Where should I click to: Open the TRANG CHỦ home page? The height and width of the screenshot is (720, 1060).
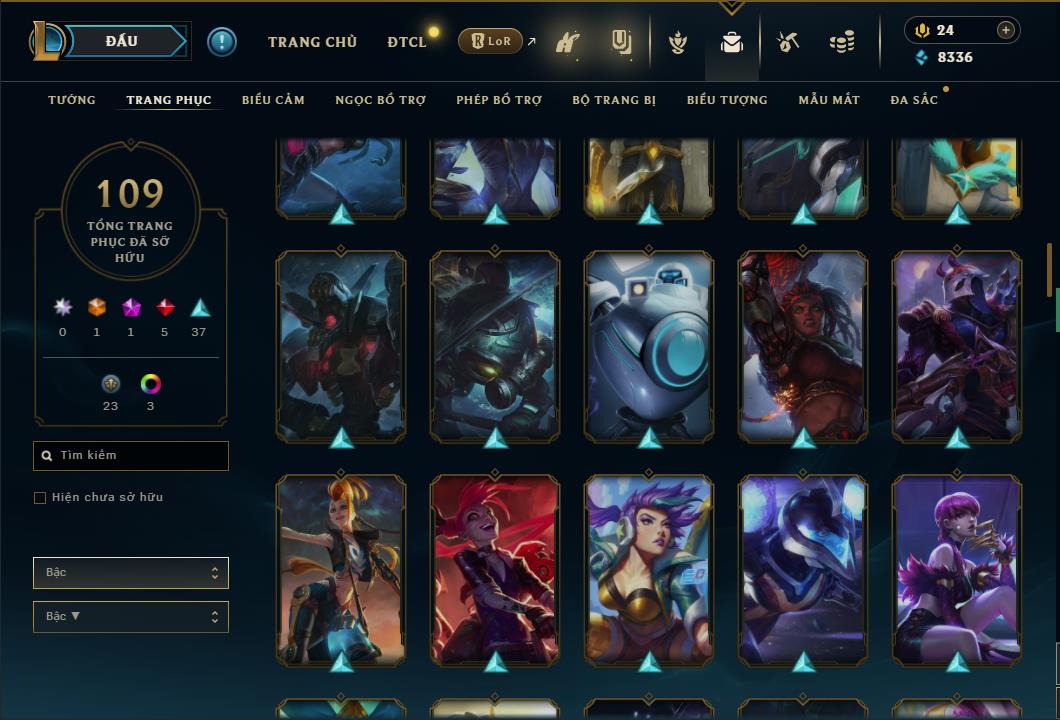tap(312, 42)
